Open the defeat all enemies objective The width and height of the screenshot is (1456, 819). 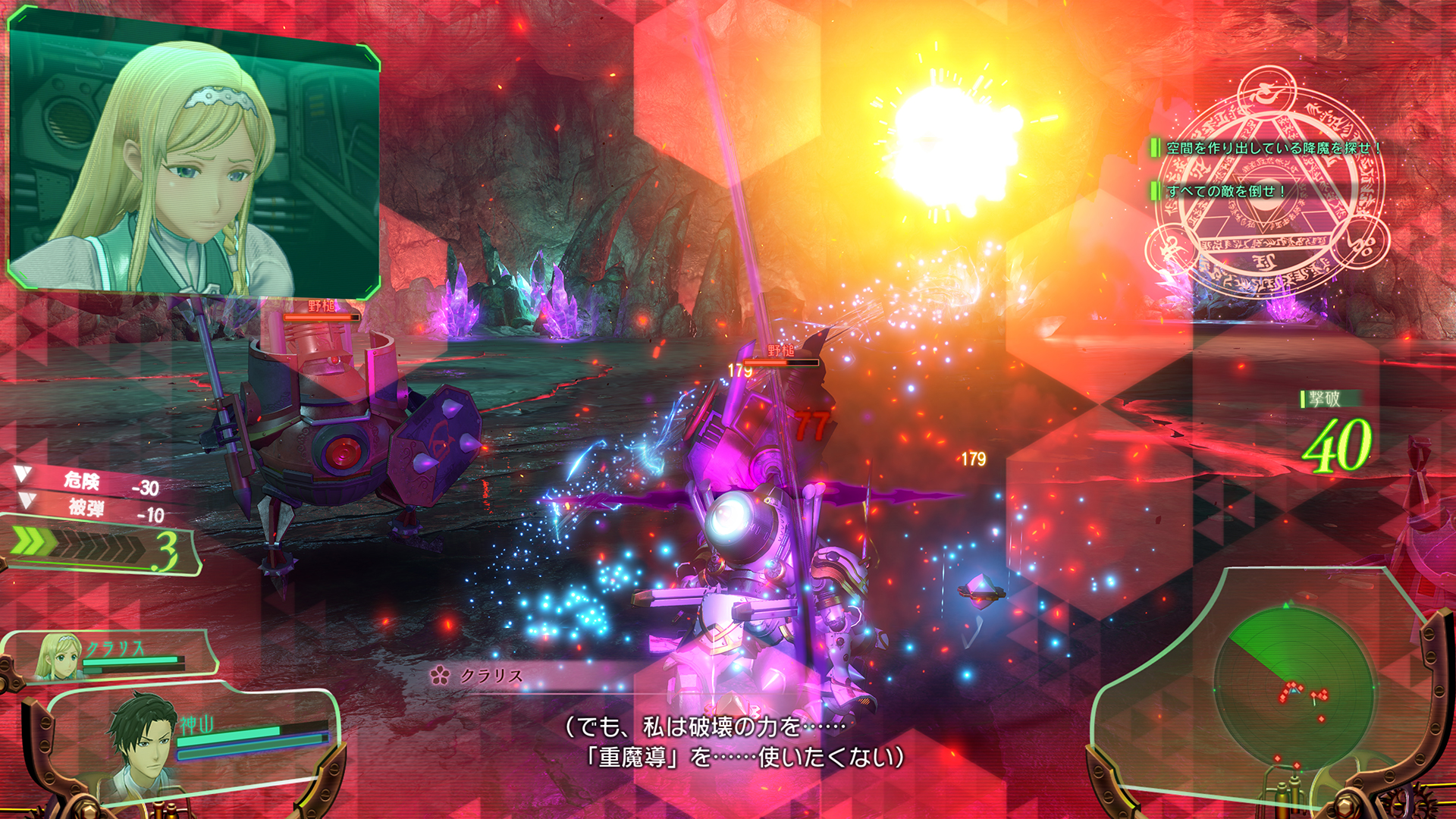coord(1225,191)
